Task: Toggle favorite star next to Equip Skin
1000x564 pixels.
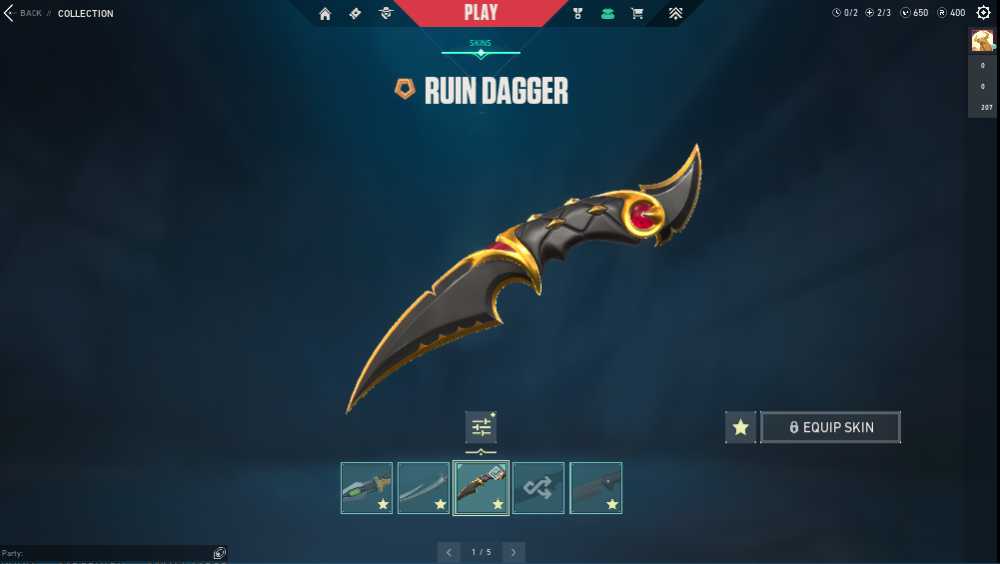Action: 740,427
